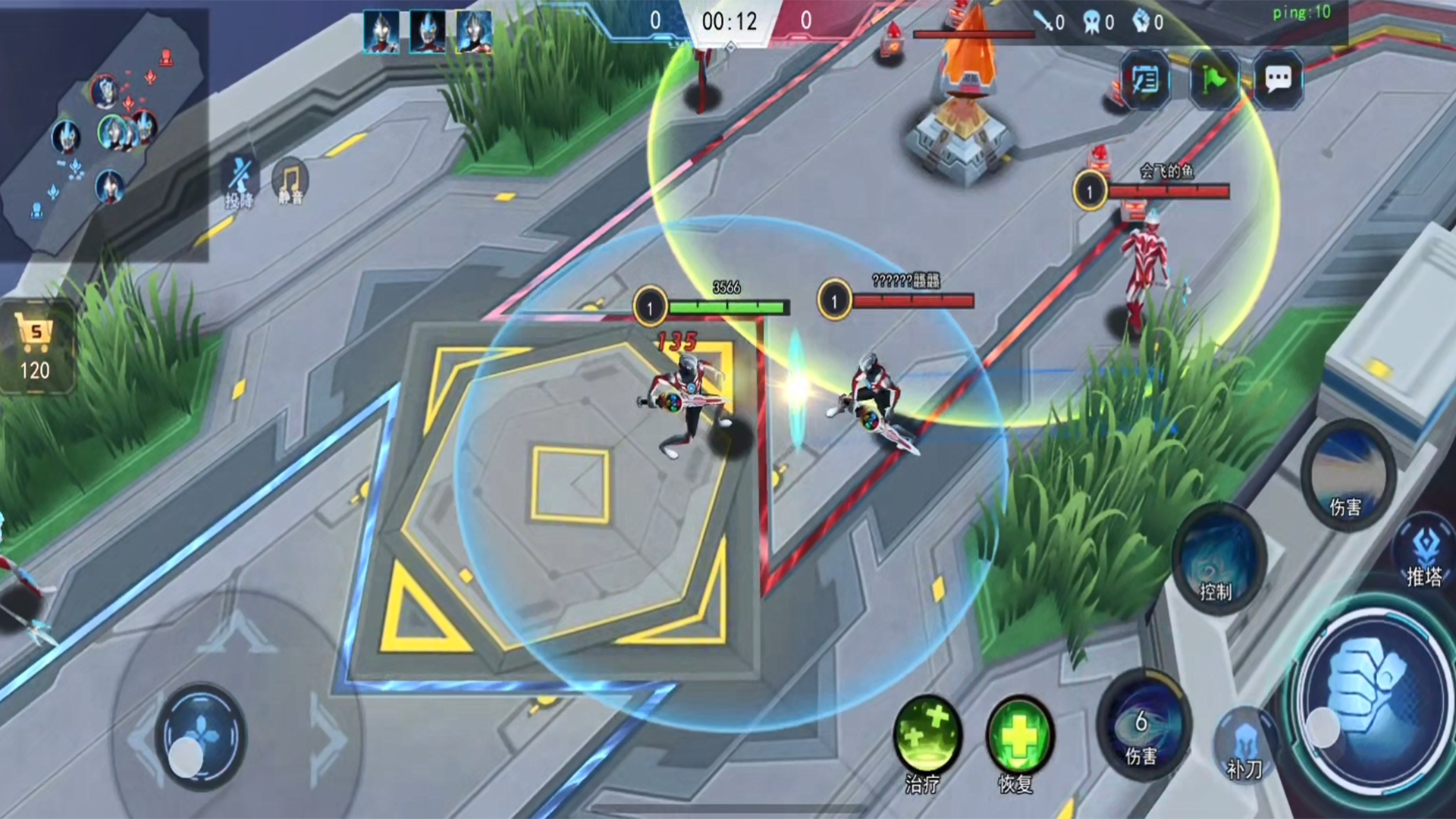Viewport: 1456px width, 819px height.
Task: Open the scoreboard list icon
Action: coord(1144,79)
